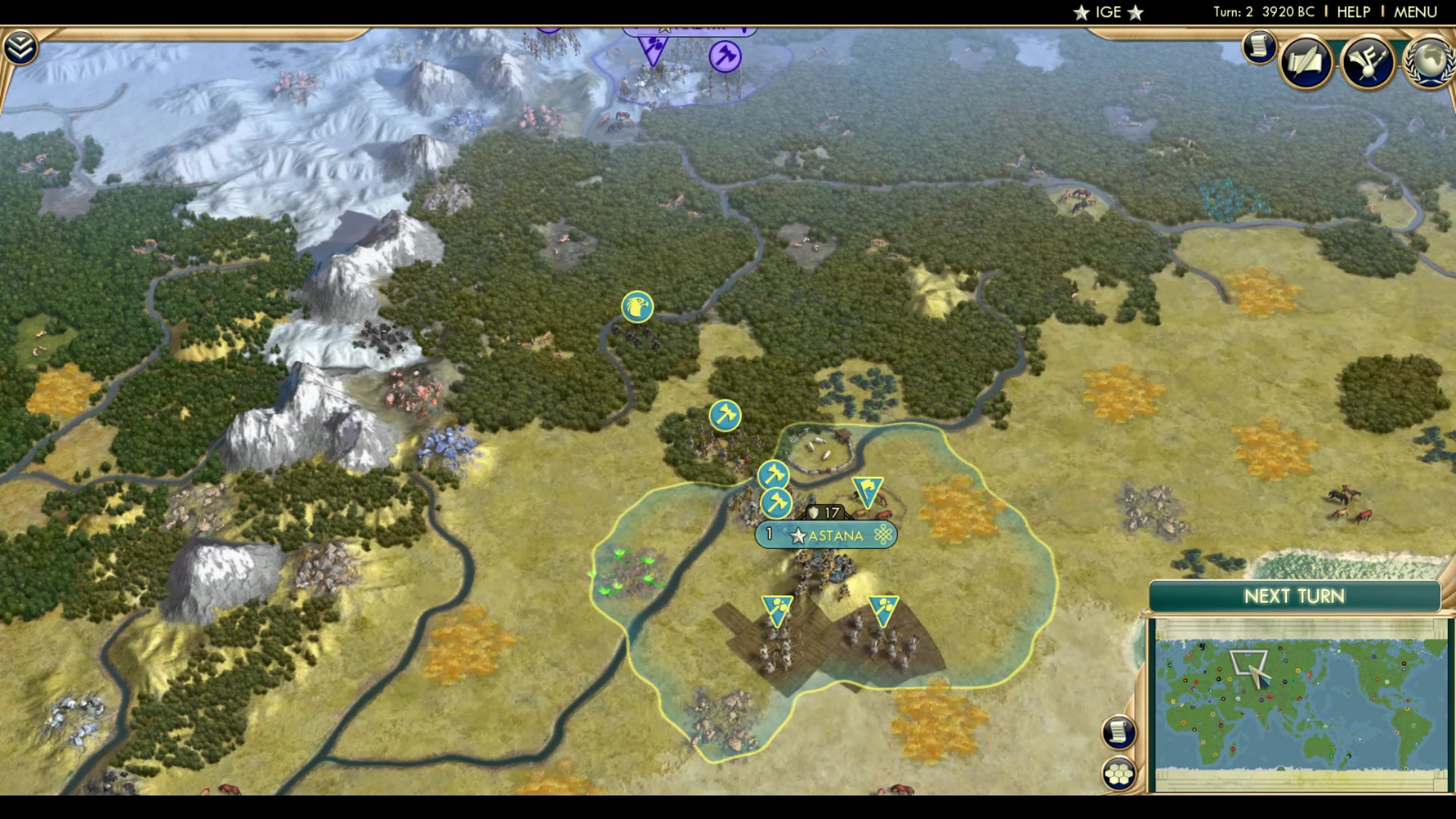Open the Social Policies scroll-and-quill icon

pos(1306,61)
